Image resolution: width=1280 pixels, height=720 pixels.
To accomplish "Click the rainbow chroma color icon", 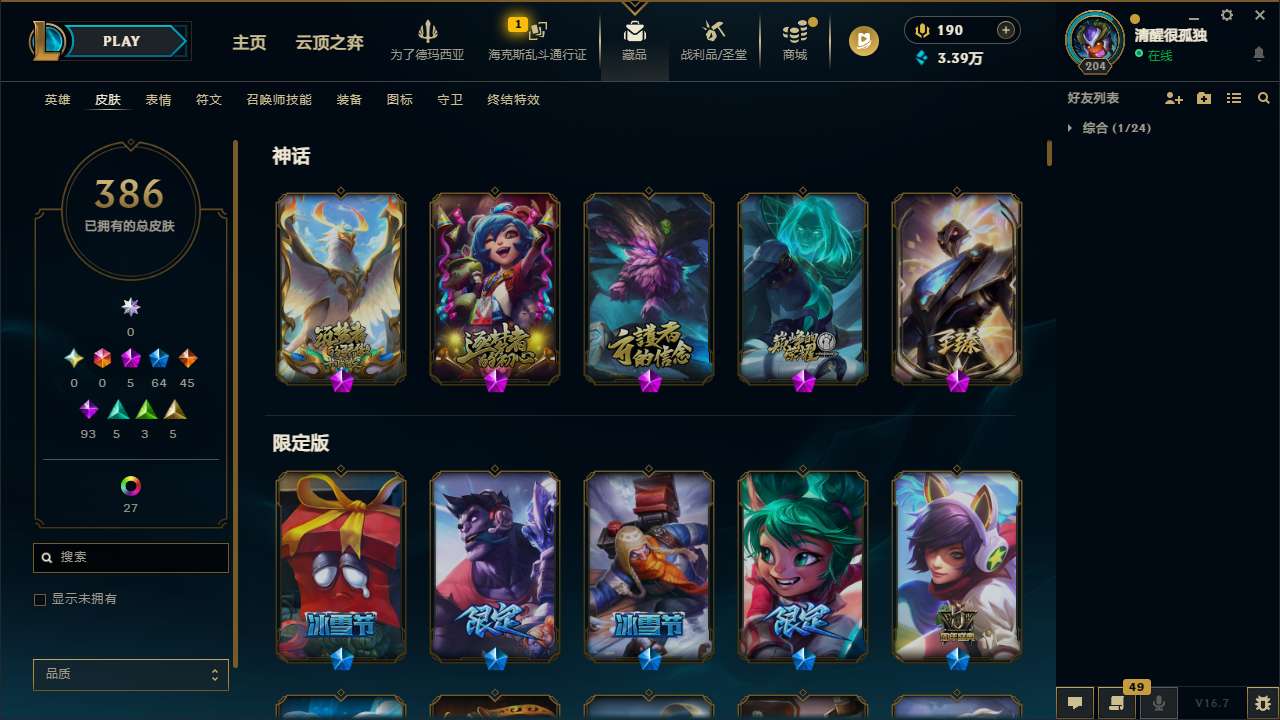I will 130,487.
